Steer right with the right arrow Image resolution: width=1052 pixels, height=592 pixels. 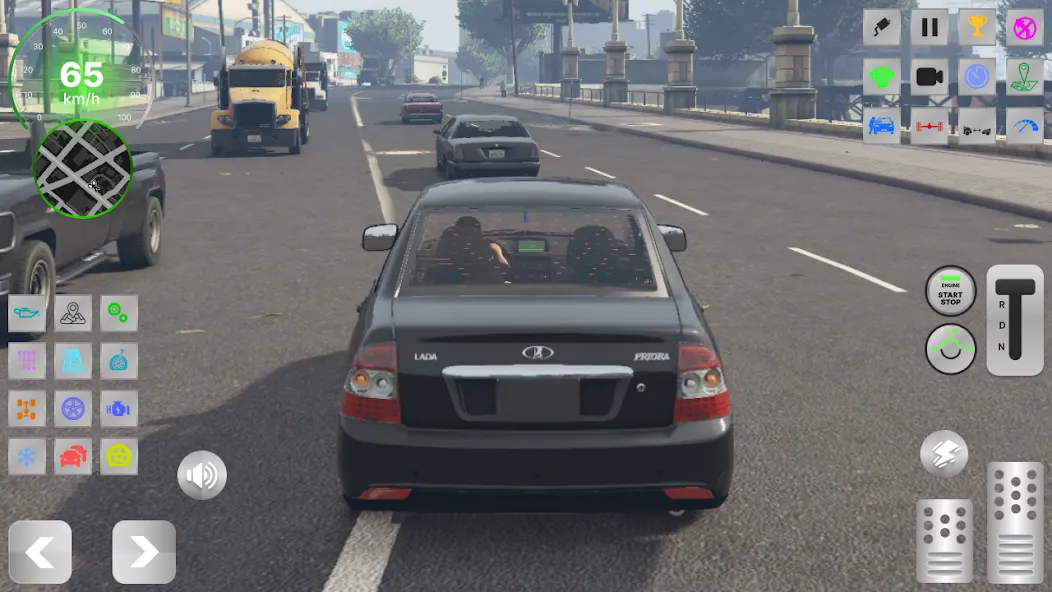(x=144, y=552)
